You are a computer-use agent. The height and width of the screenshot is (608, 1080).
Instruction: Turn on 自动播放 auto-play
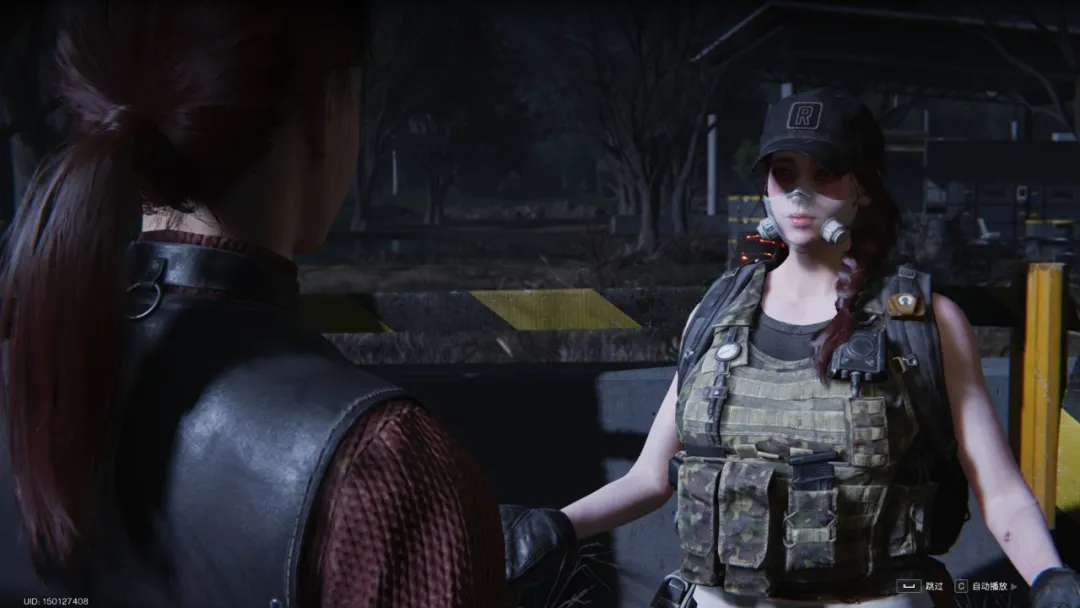(991, 586)
